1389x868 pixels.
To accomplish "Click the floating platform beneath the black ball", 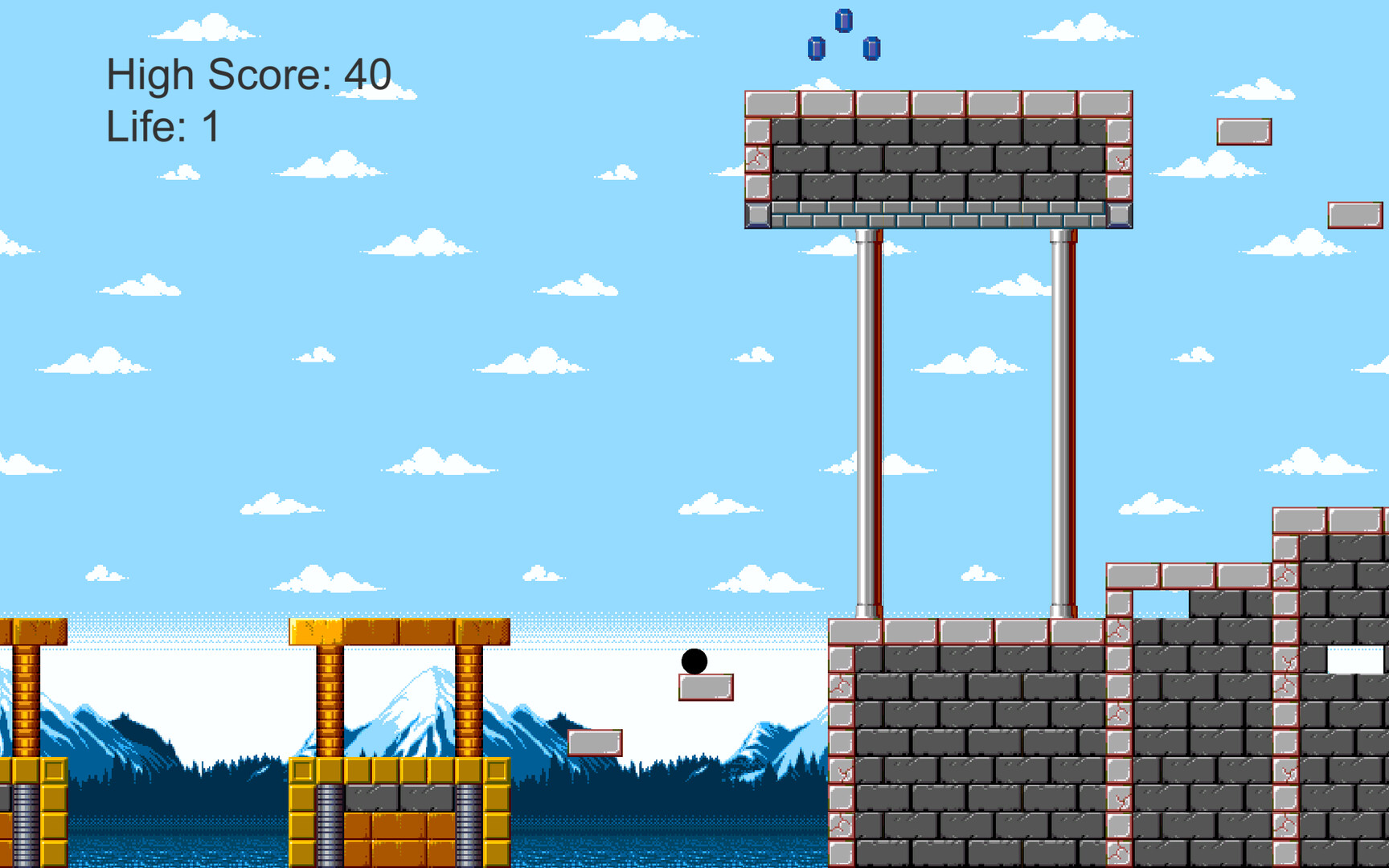I will [707, 689].
